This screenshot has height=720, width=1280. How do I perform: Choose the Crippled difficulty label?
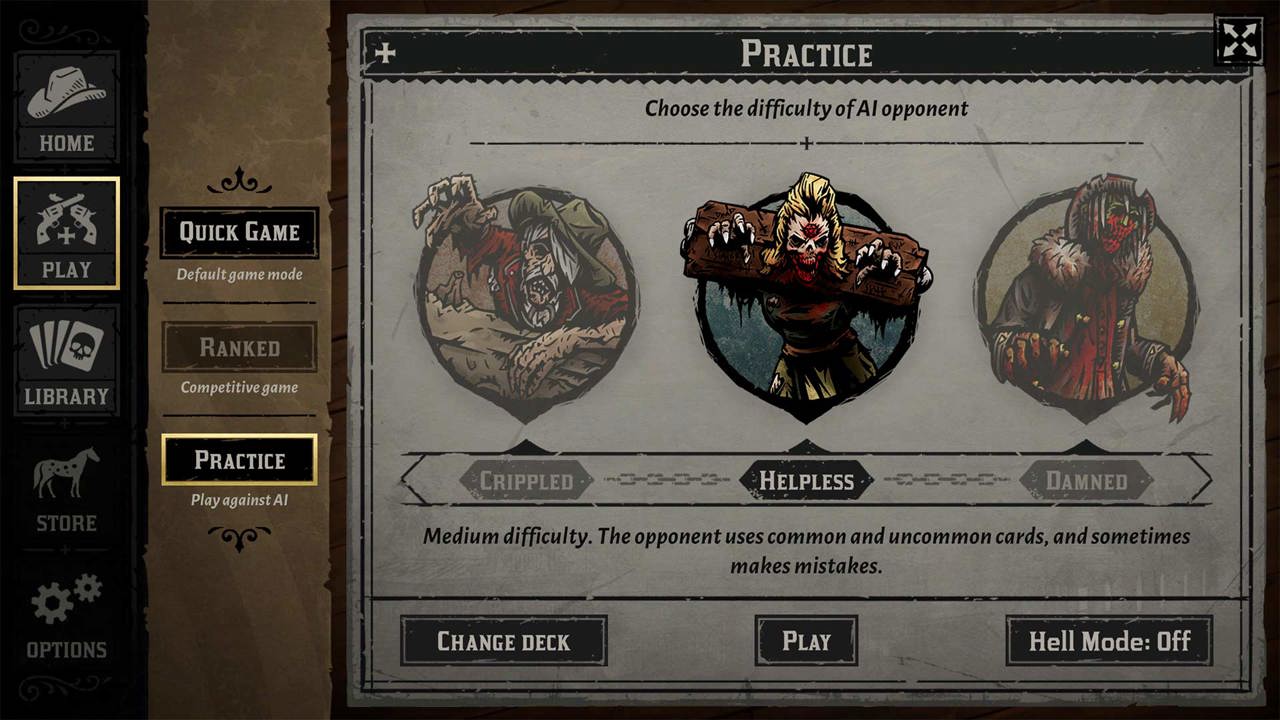[x=526, y=481]
